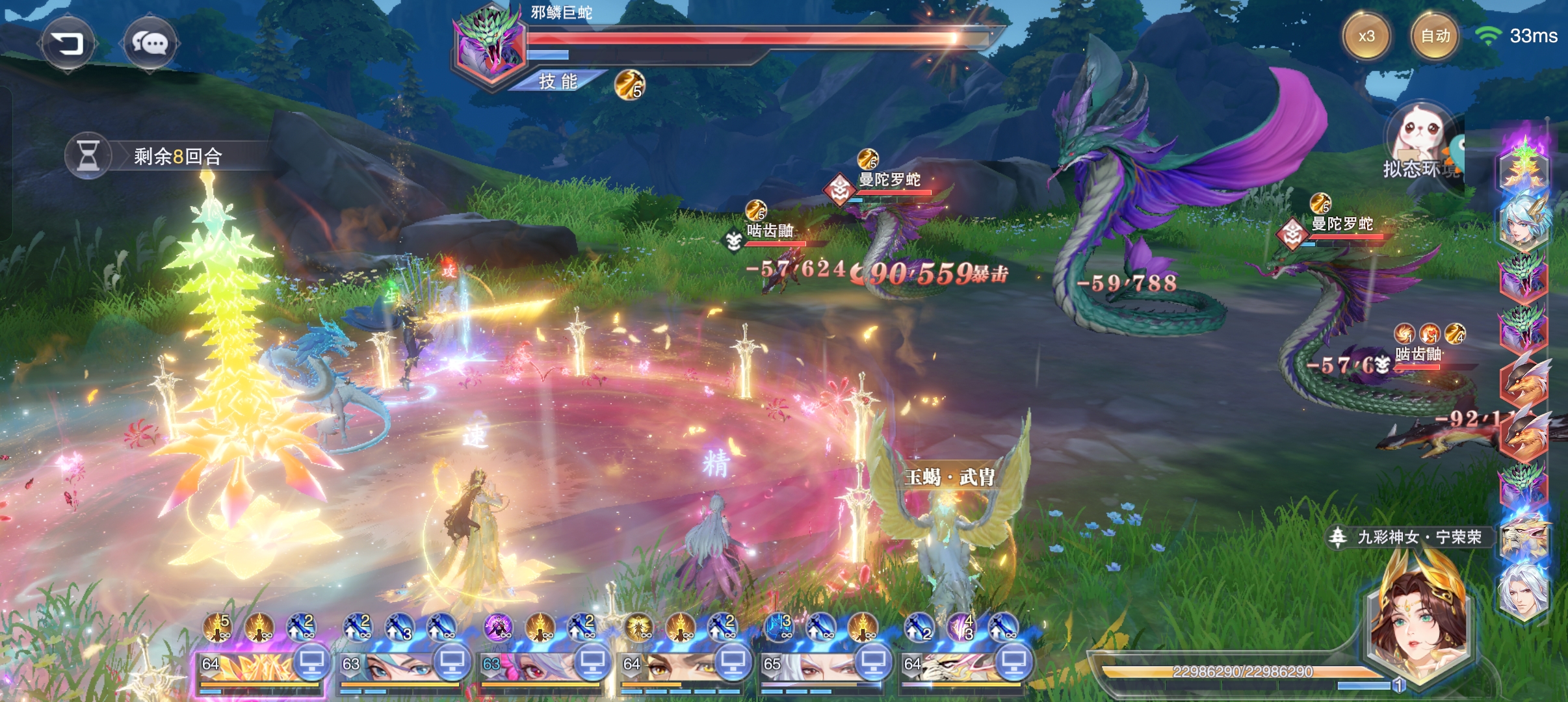Inspect the purple figure buff icon
1568x702 pixels.
coord(497,628)
